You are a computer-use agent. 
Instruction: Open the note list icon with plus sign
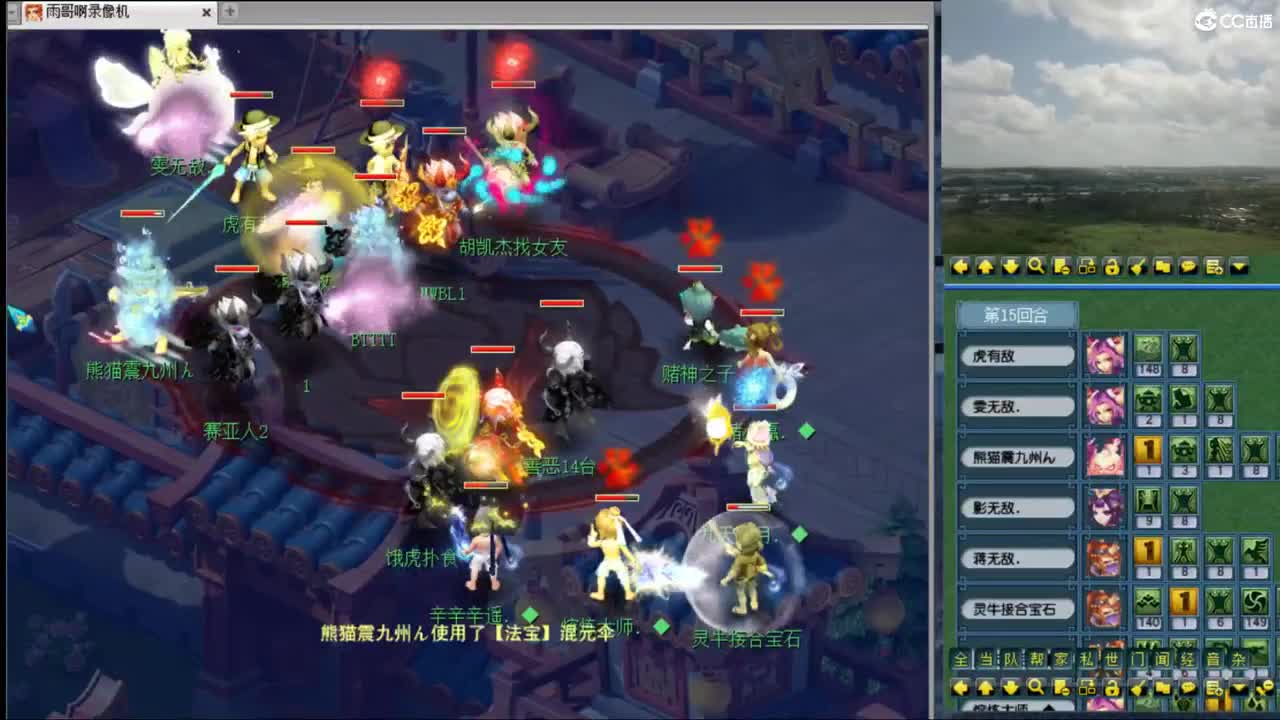1213,267
